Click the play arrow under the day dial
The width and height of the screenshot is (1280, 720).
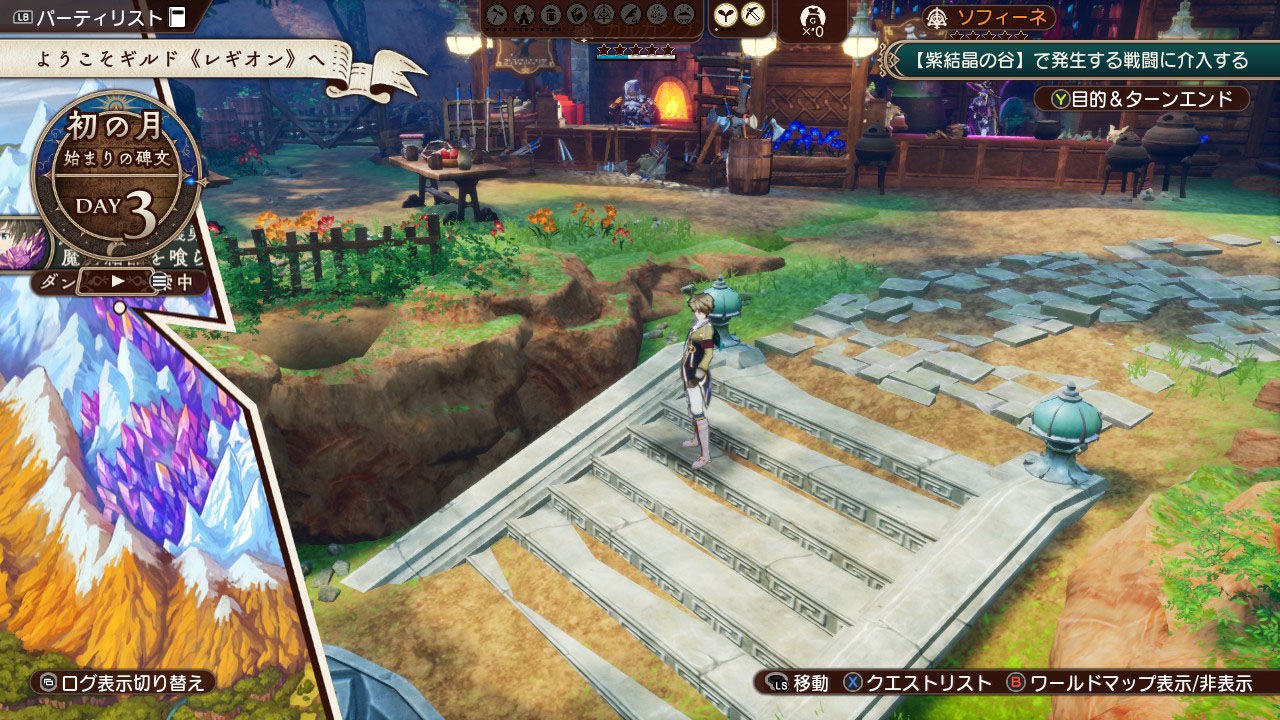click(x=118, y=281)
